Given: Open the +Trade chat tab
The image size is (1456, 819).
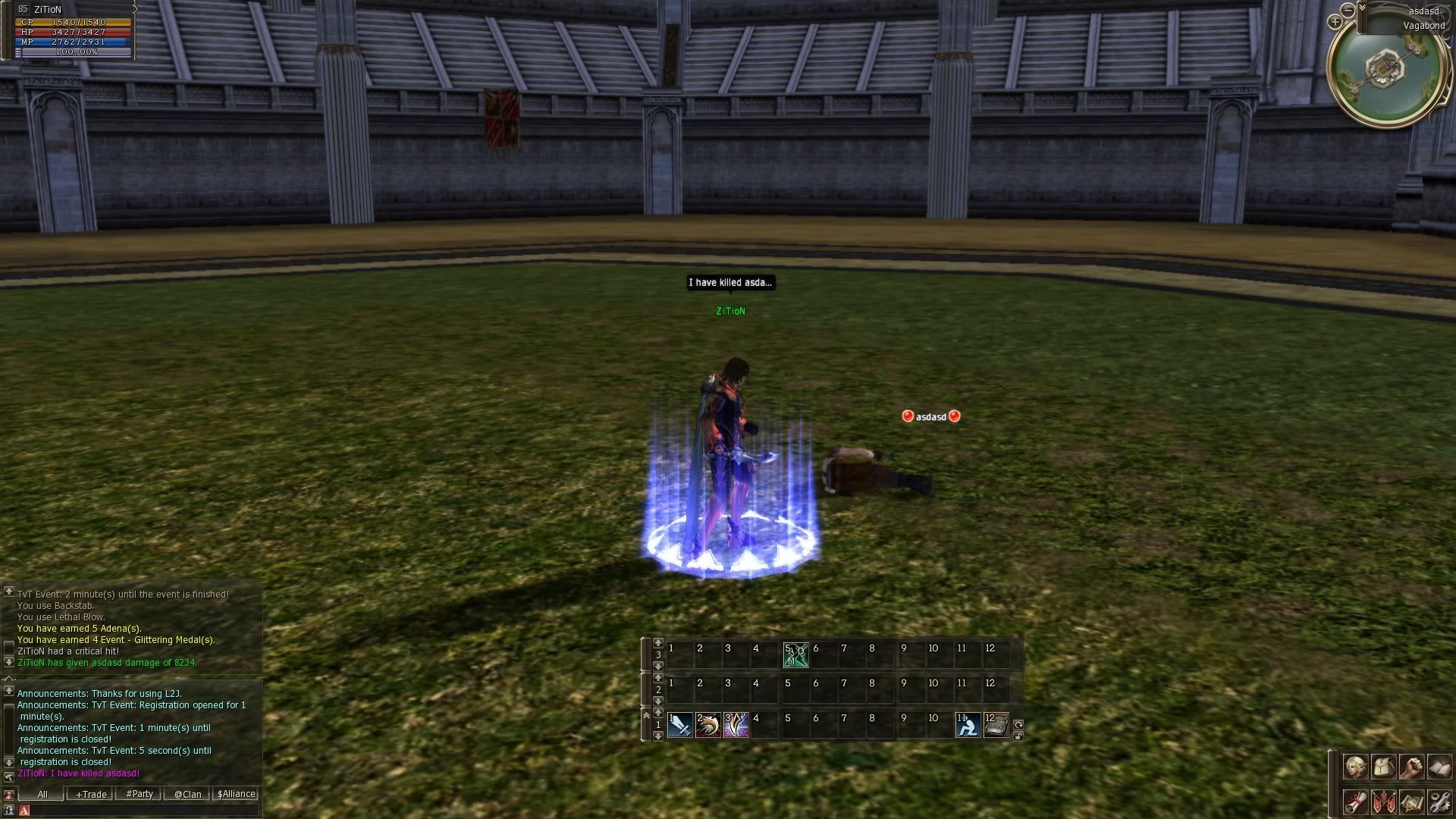Looking at the screenshot, I should click(x=91, y=794).
